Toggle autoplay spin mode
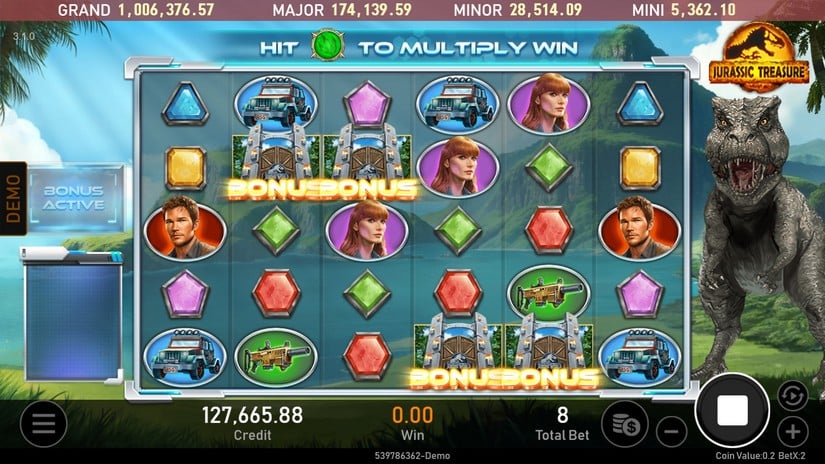Viewport: 825px width, 464px height. pyautogui.click(x=792, y=395)
